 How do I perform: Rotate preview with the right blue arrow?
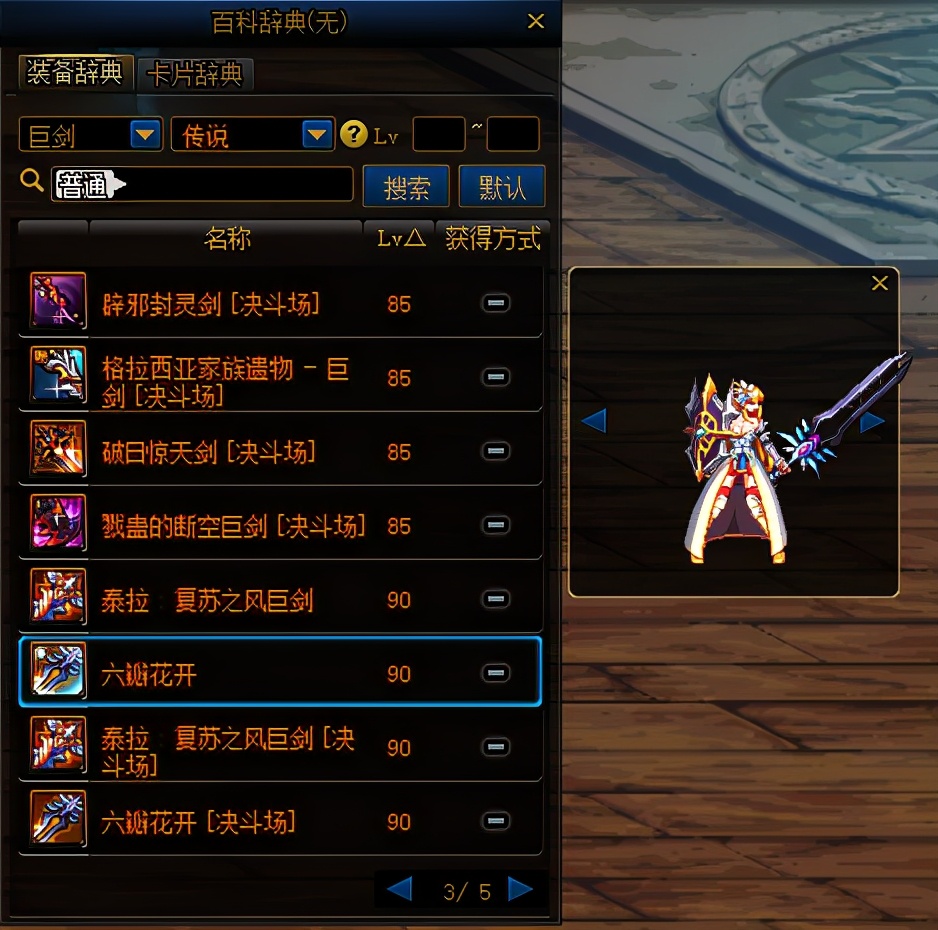[x=872, y=422]
